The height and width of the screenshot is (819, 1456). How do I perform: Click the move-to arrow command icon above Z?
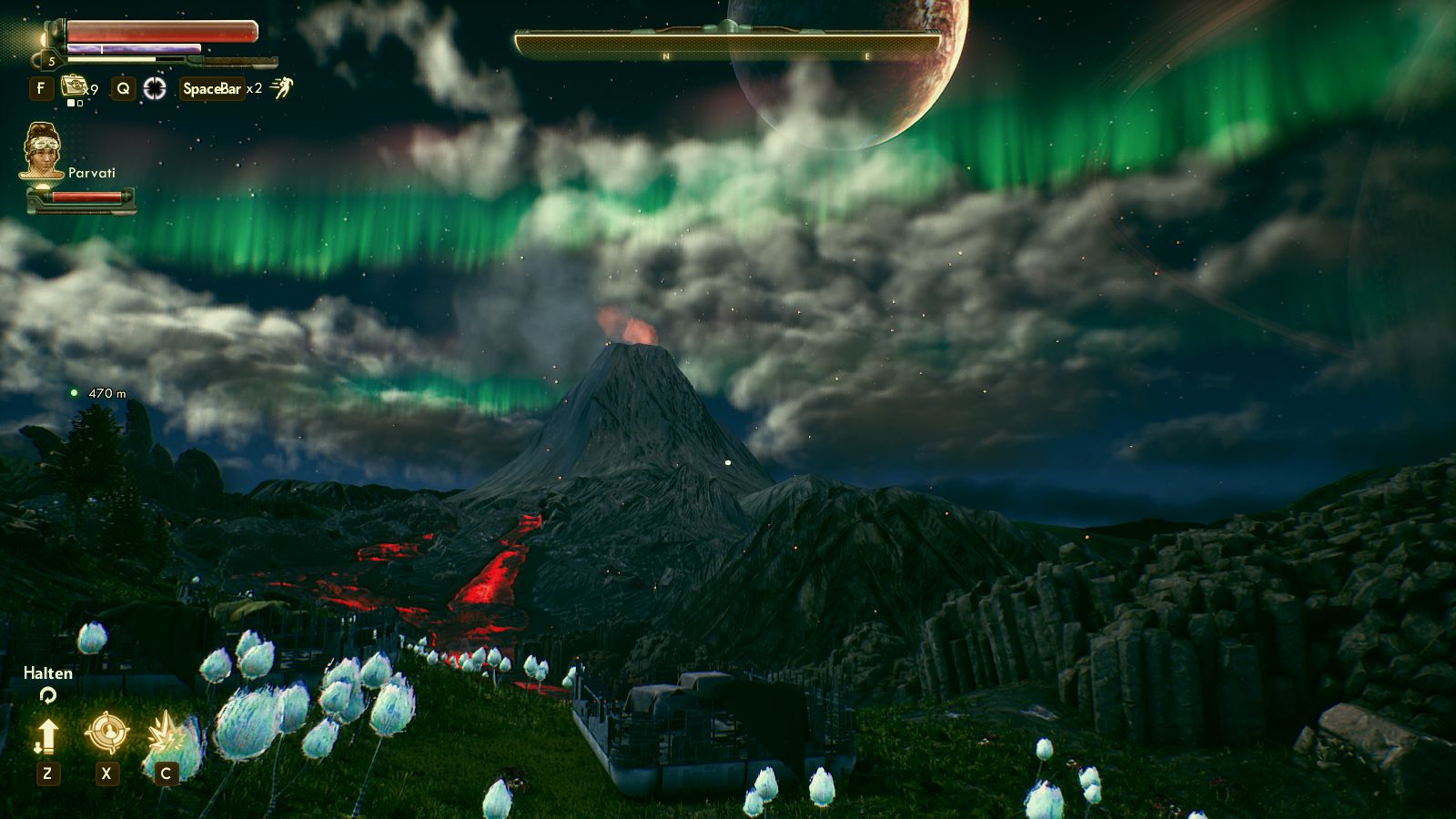[x=47, y=735]
